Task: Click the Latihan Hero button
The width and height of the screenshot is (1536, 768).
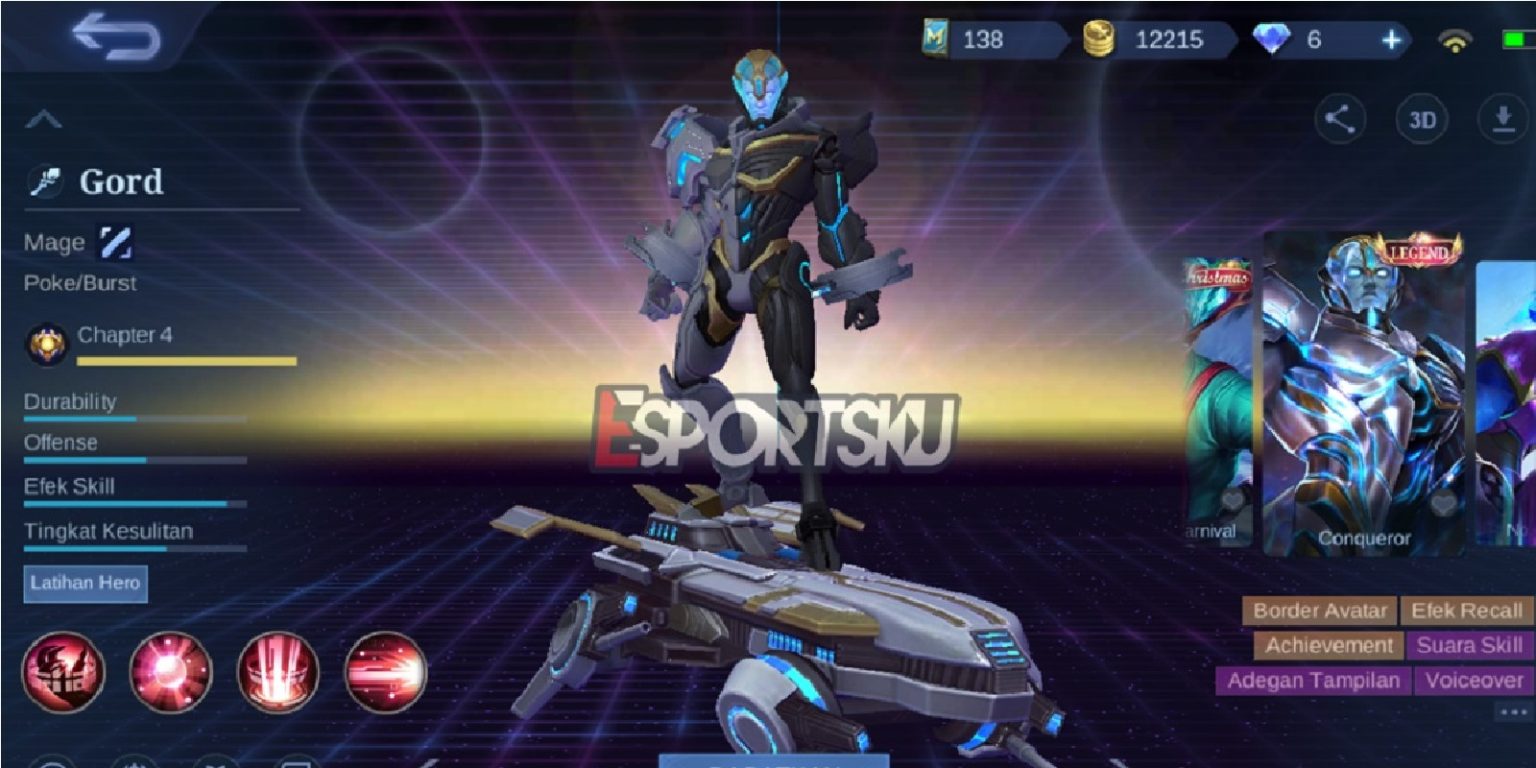Action: [x=85, y=584]
